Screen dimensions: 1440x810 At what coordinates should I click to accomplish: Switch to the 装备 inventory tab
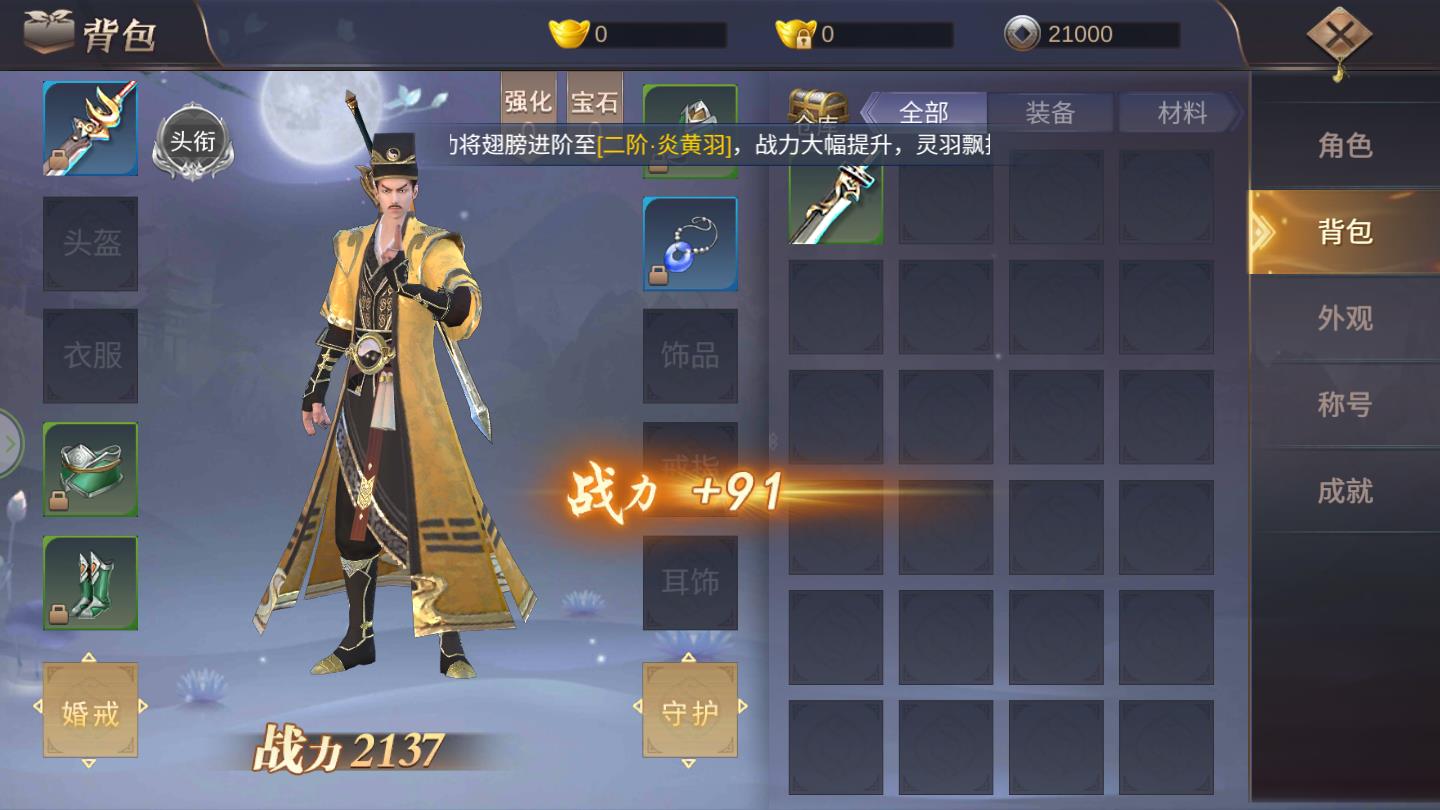[x=1050, y=111]
